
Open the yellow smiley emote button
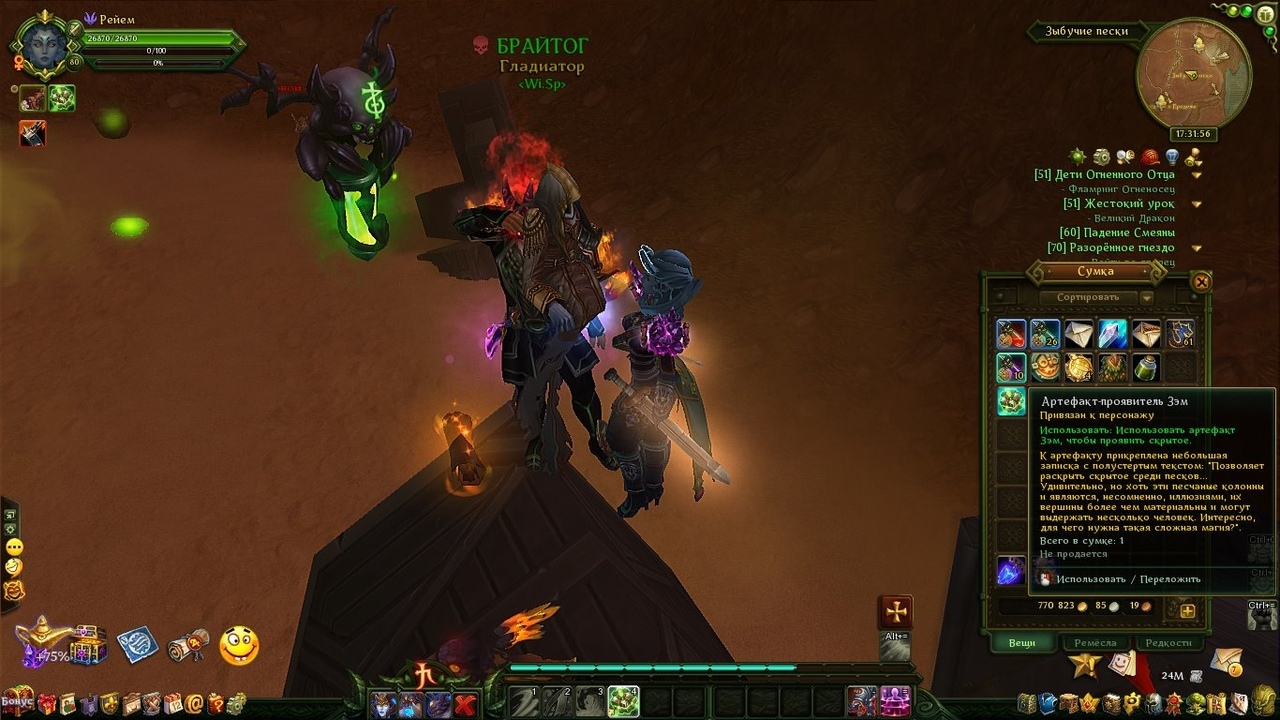tap(238, 646)
